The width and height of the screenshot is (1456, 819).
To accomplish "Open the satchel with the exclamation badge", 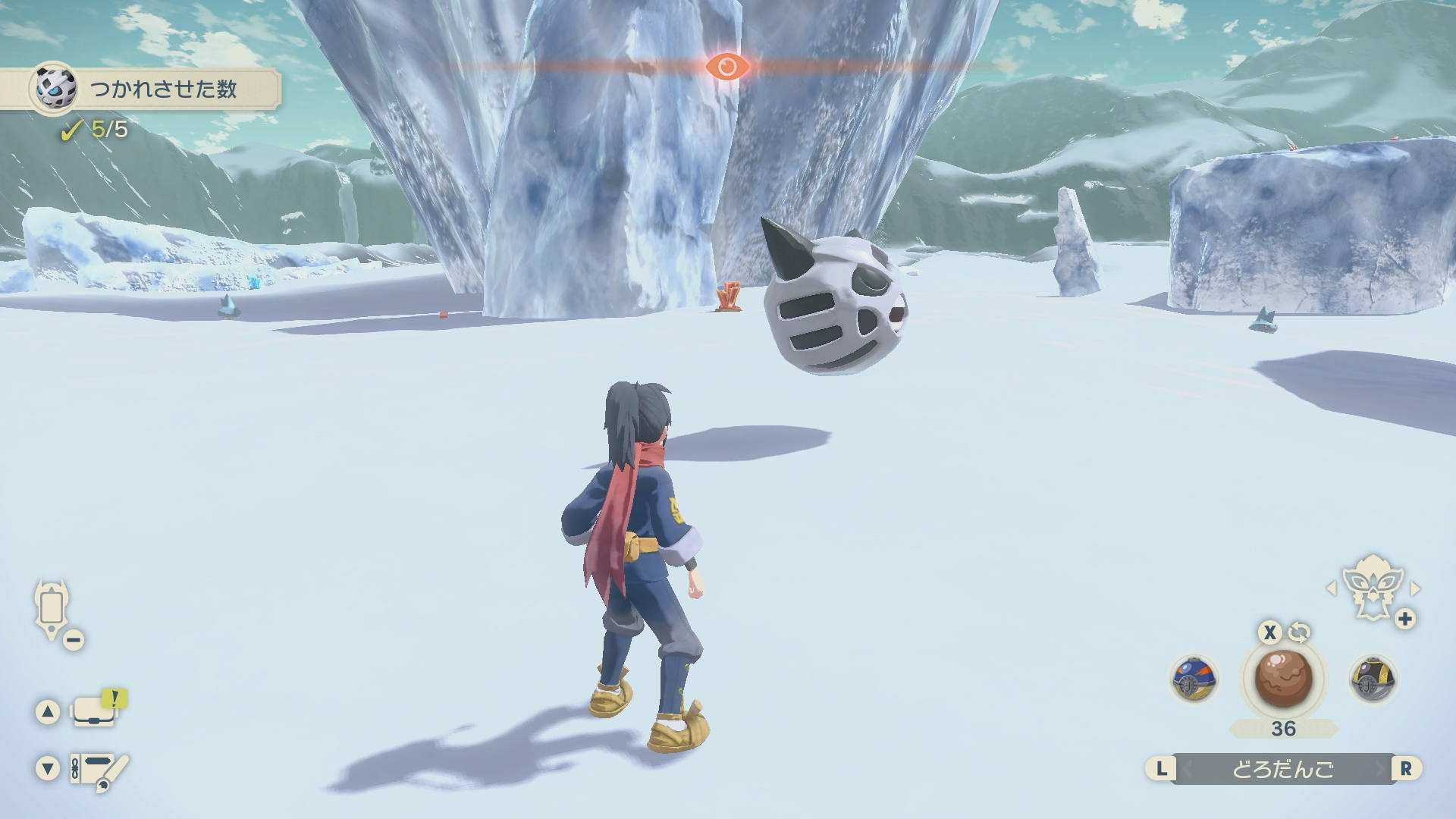I will click(x=94, y=711).
